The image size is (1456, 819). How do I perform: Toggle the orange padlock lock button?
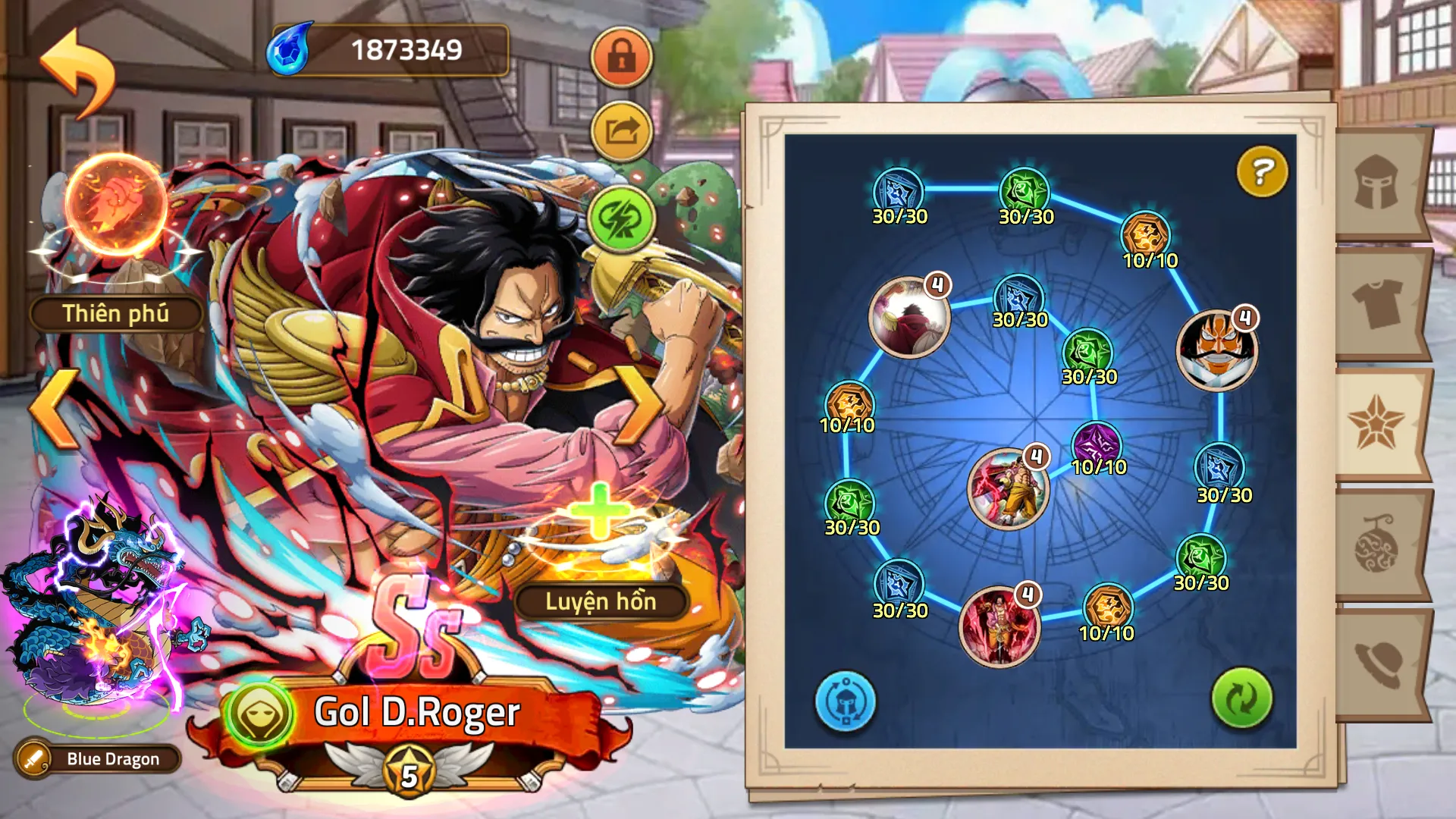point(621,57)
